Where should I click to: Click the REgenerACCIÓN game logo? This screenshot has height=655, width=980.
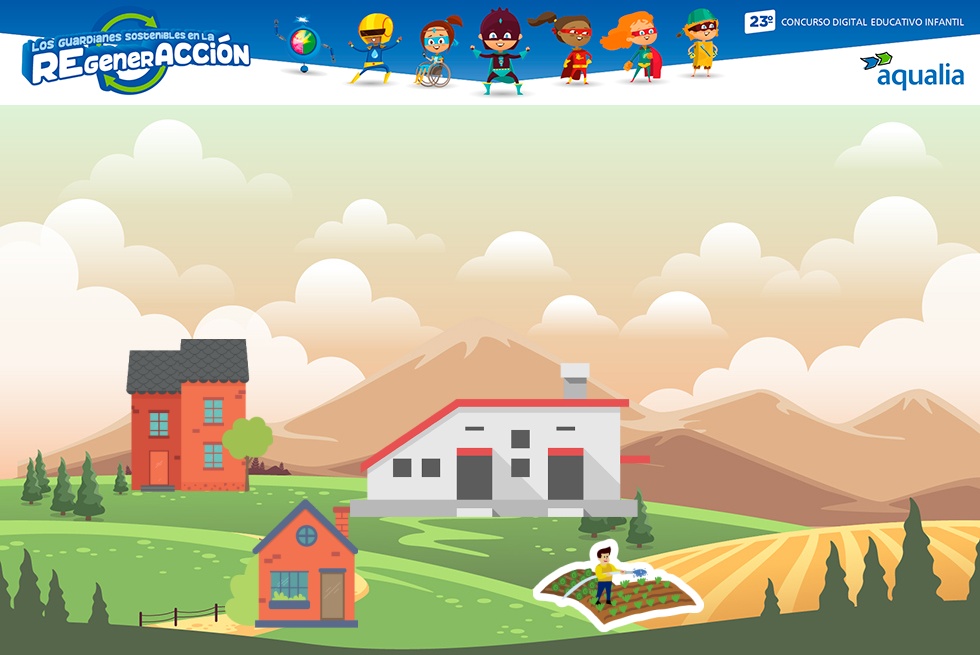coord(137,55)
